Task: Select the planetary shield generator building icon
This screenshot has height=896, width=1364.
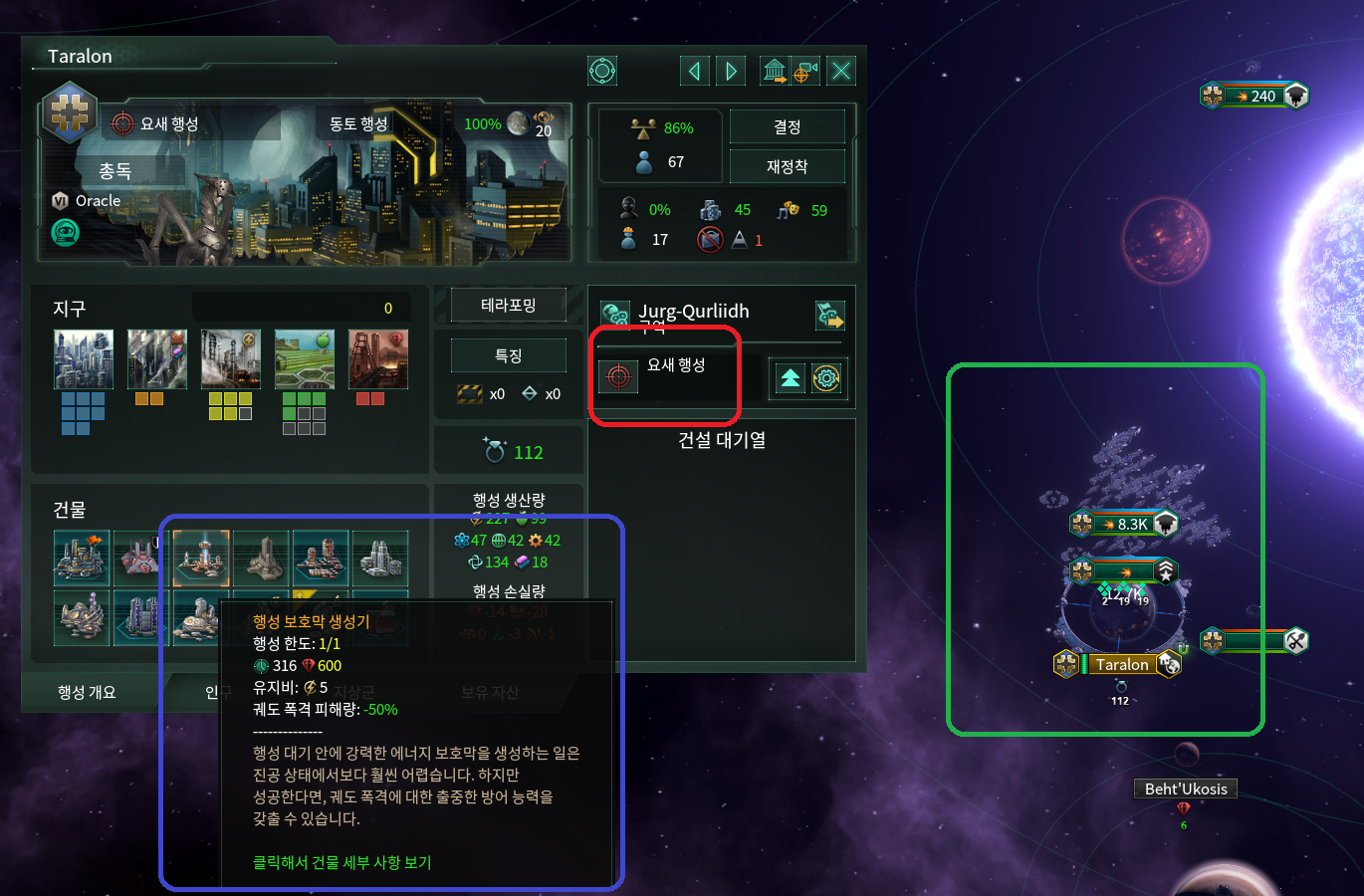Action: [x=200, y=559]
